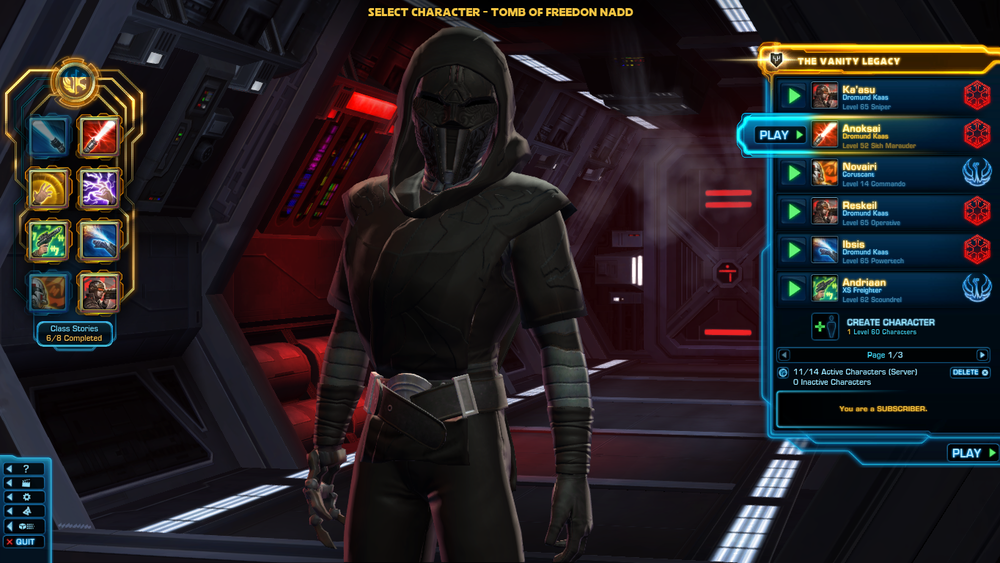This screenshot has width=1000, height=563.
Task: Click the Class Stories 6/8 Completed label
Action: pyautogui.click(x=75, y=333)
